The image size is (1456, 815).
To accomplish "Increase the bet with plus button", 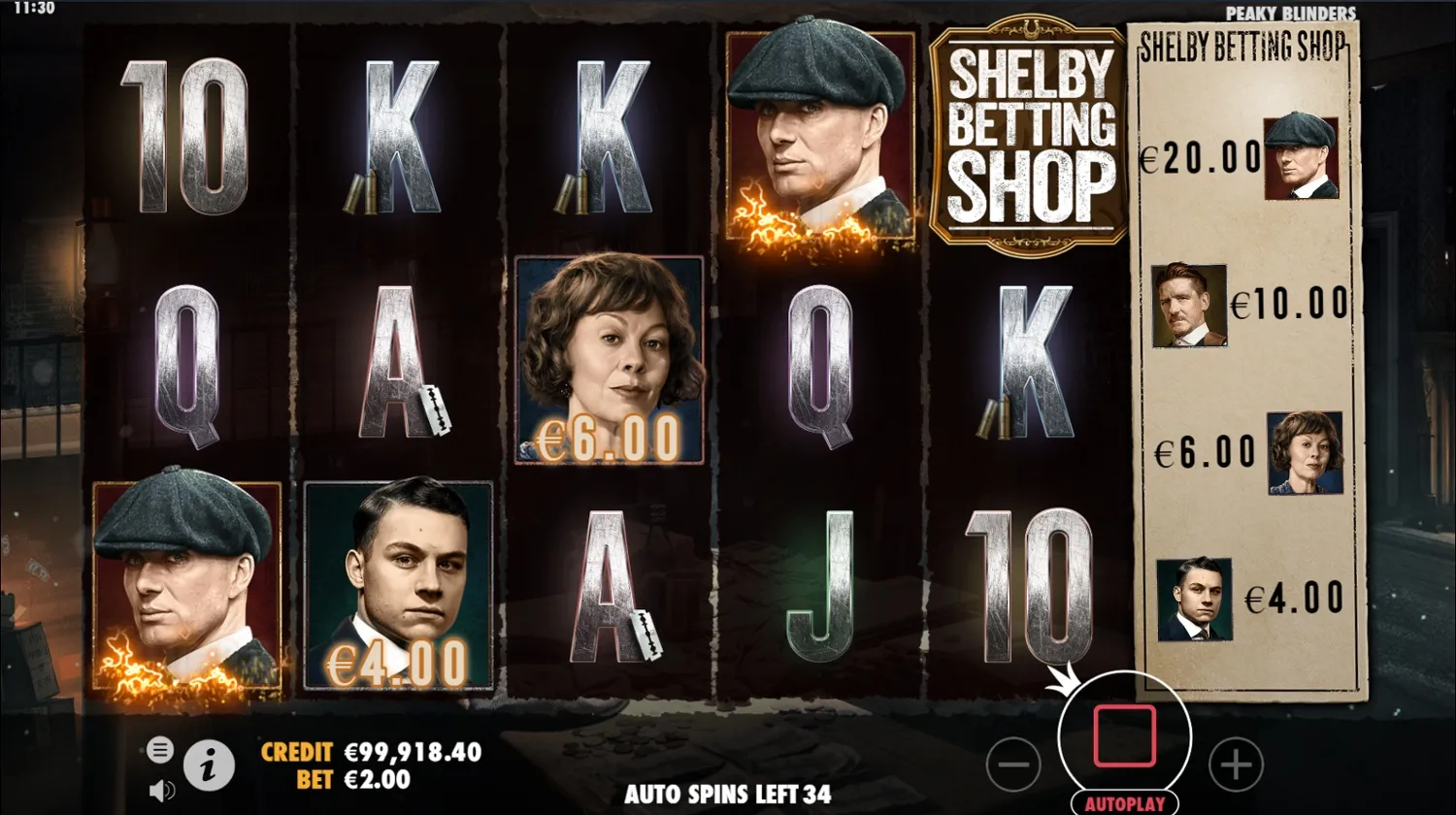I will pyautogui.click(x=1235, y=766).
